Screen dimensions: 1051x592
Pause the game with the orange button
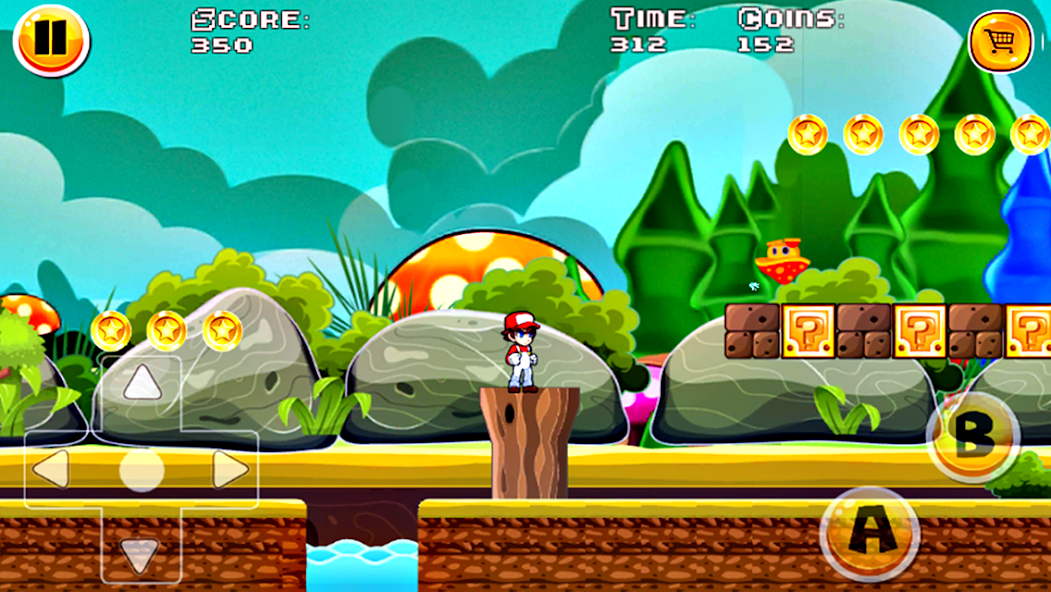point(51,40)
